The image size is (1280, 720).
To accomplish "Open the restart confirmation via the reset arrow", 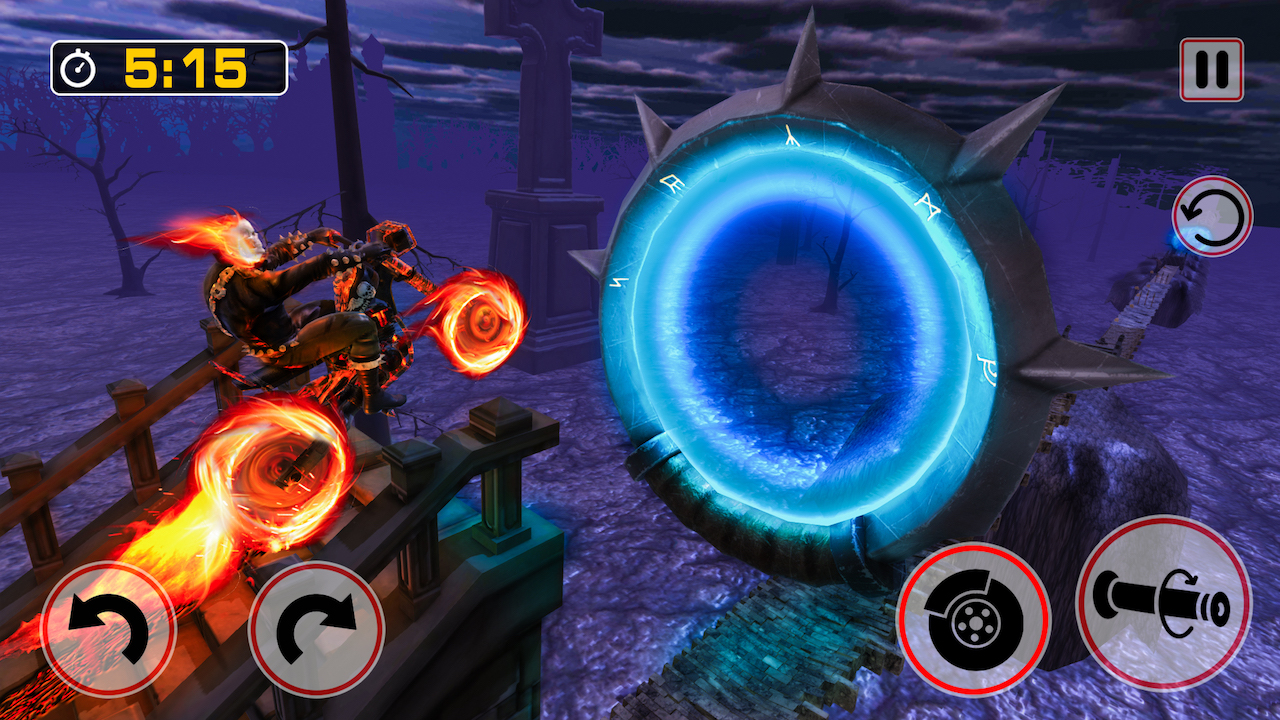I will (1210, 218).
